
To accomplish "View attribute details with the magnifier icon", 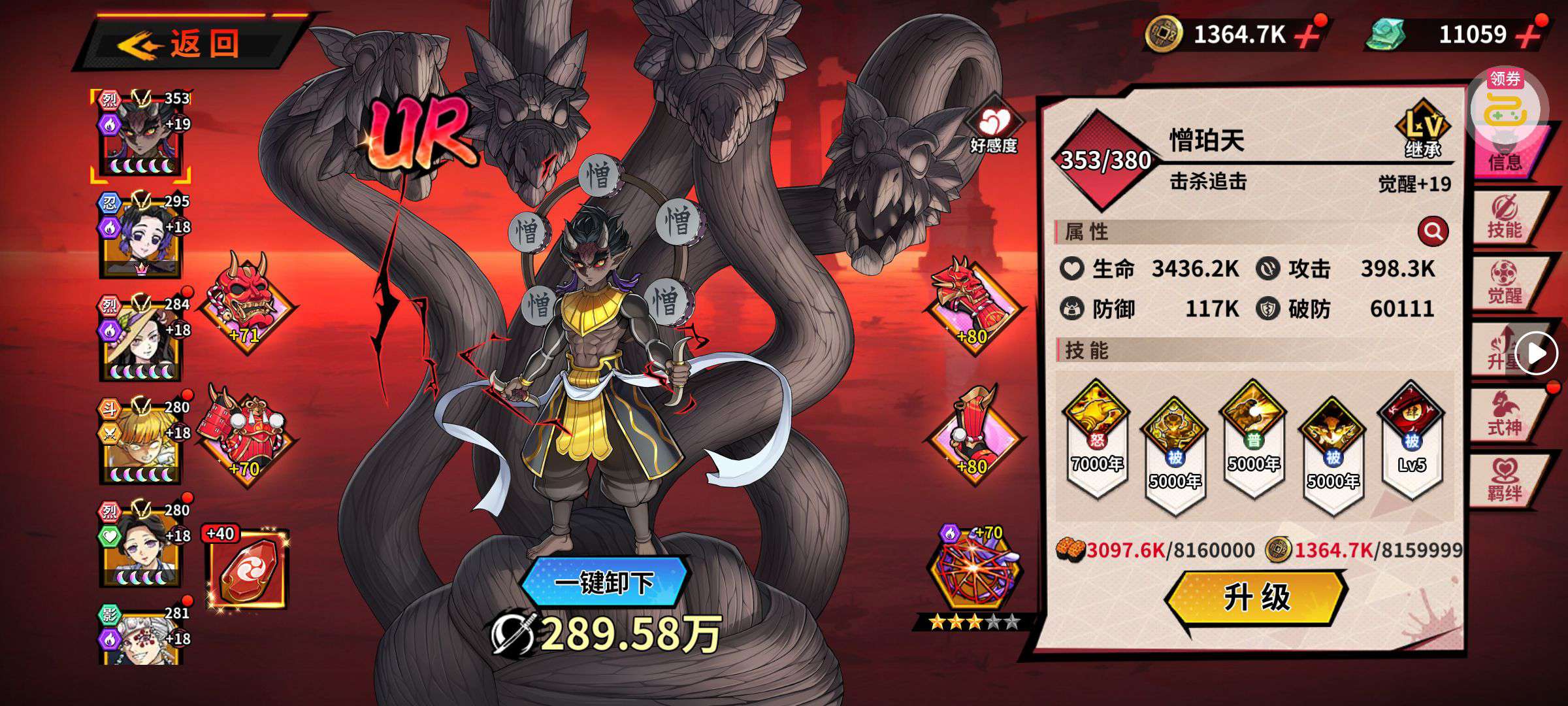I will (x=1433, y=231).
